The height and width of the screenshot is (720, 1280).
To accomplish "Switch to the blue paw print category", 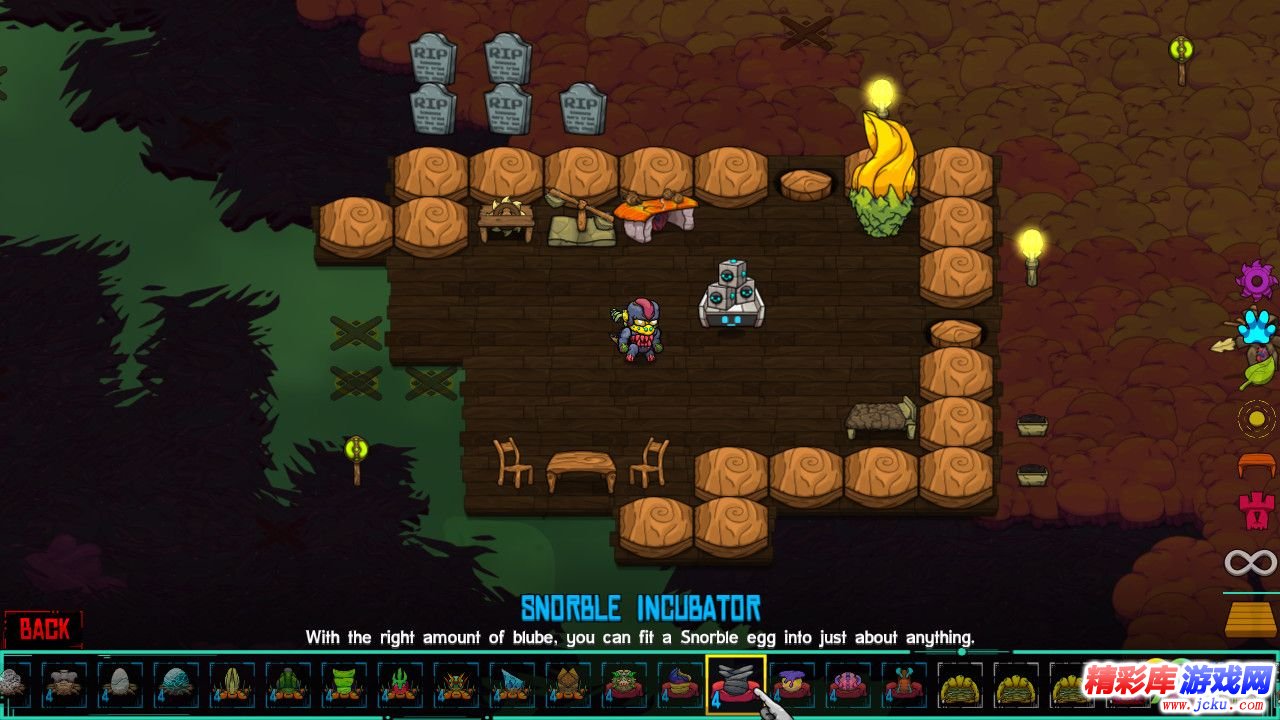I will pos(1256,327).
